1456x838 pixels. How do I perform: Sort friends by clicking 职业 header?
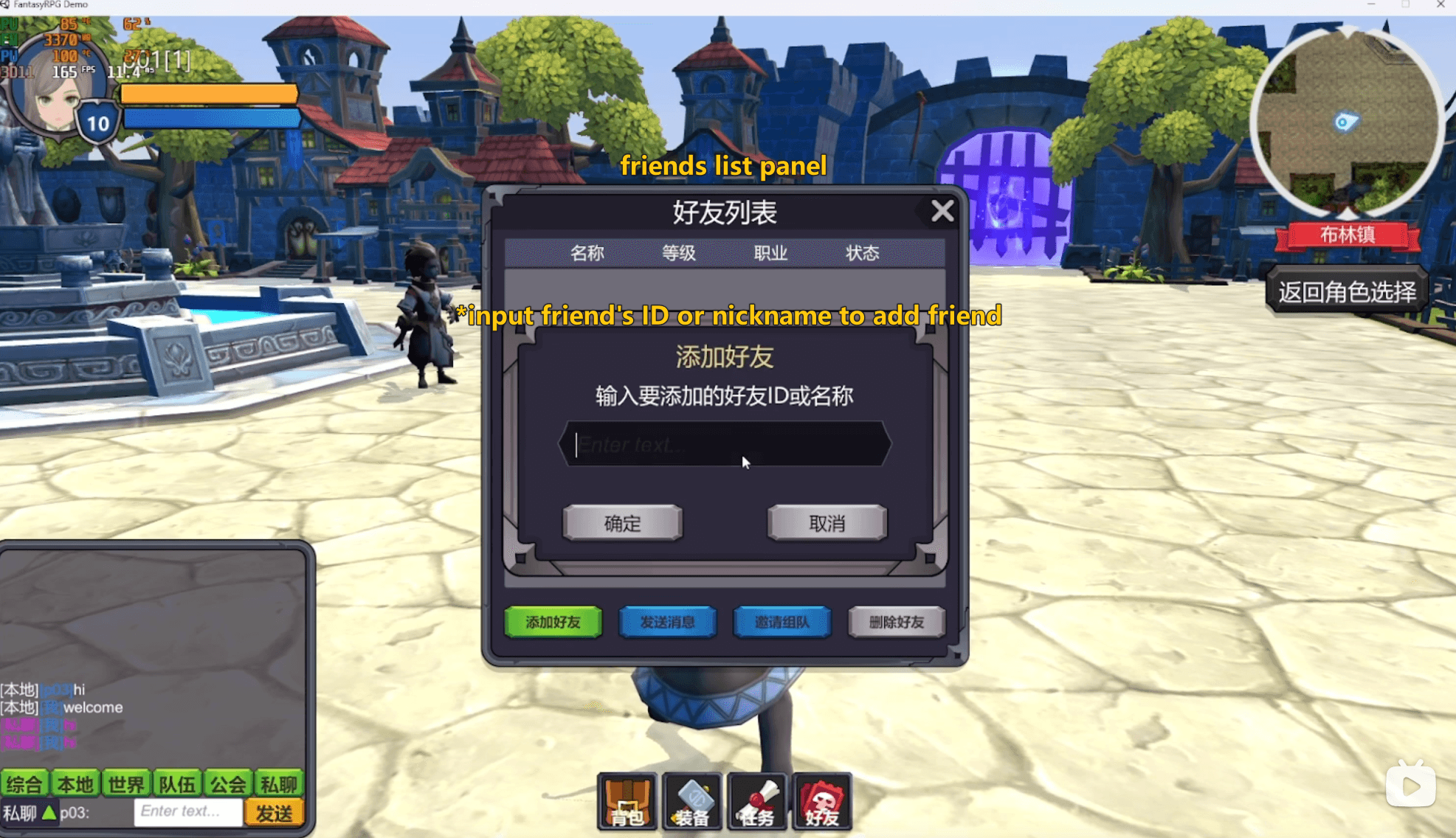(x=770, y=253)
